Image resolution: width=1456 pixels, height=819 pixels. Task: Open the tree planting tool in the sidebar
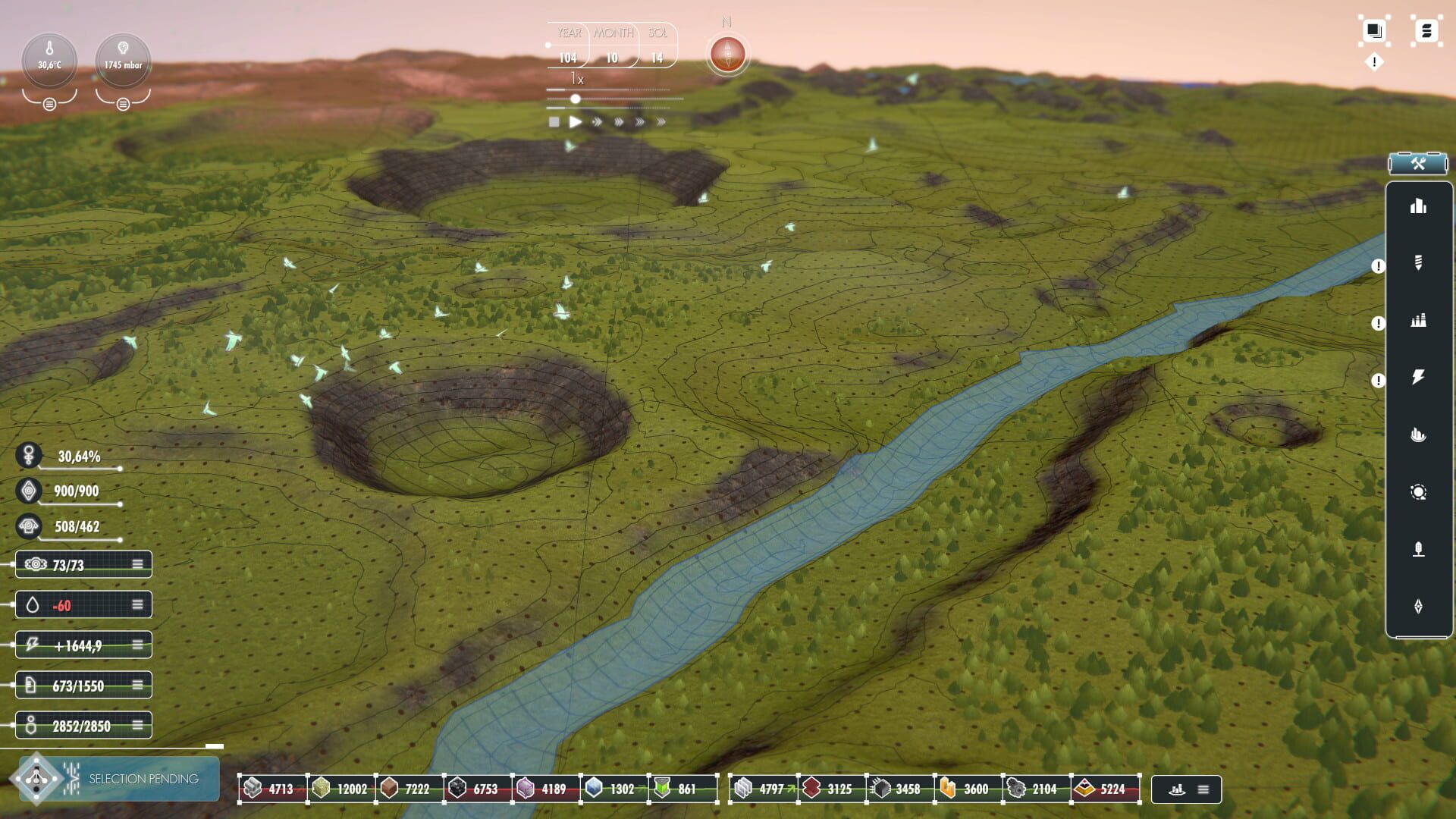click(x=1419, y=548)
